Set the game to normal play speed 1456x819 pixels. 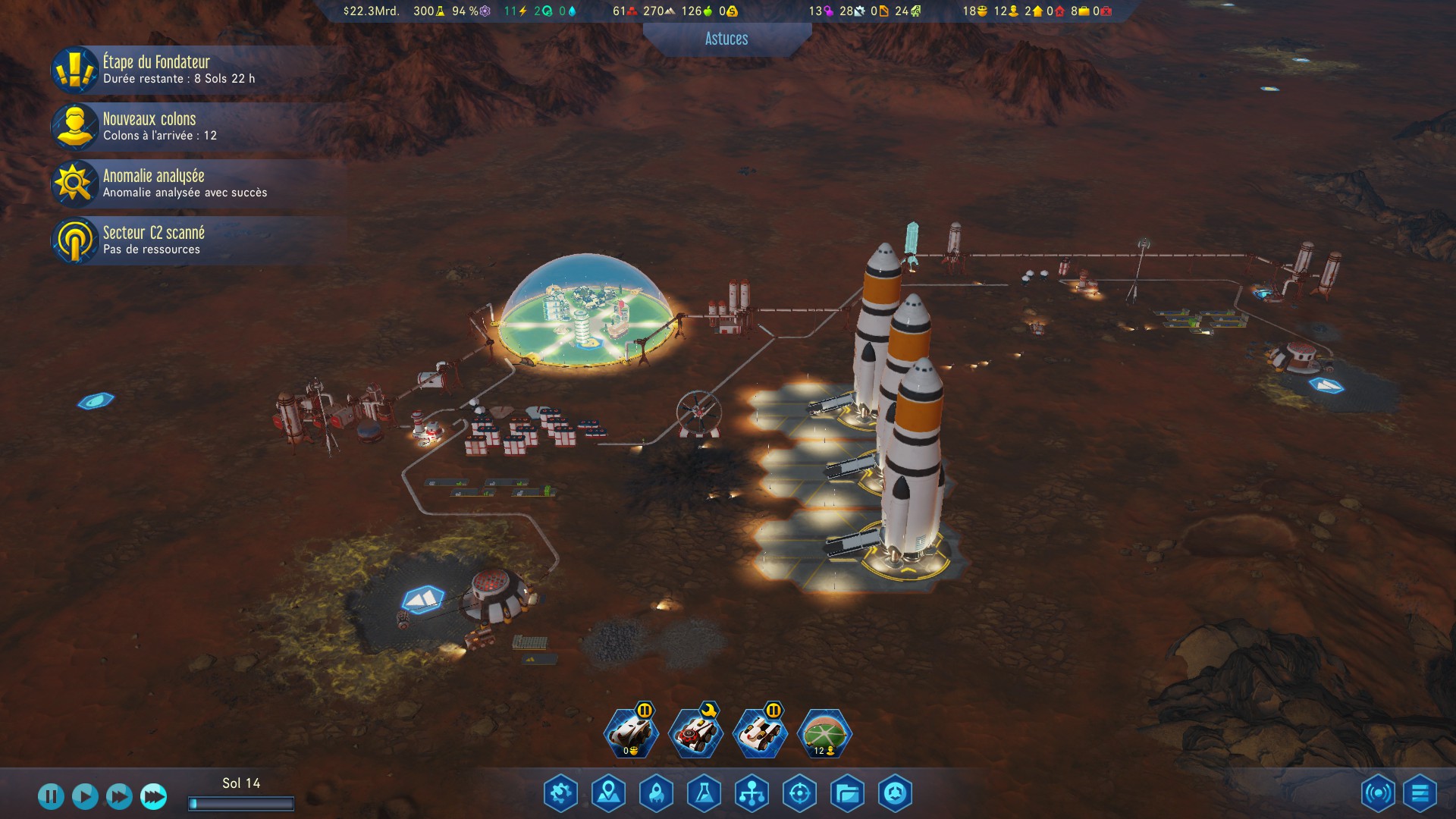tap(85, 796)
